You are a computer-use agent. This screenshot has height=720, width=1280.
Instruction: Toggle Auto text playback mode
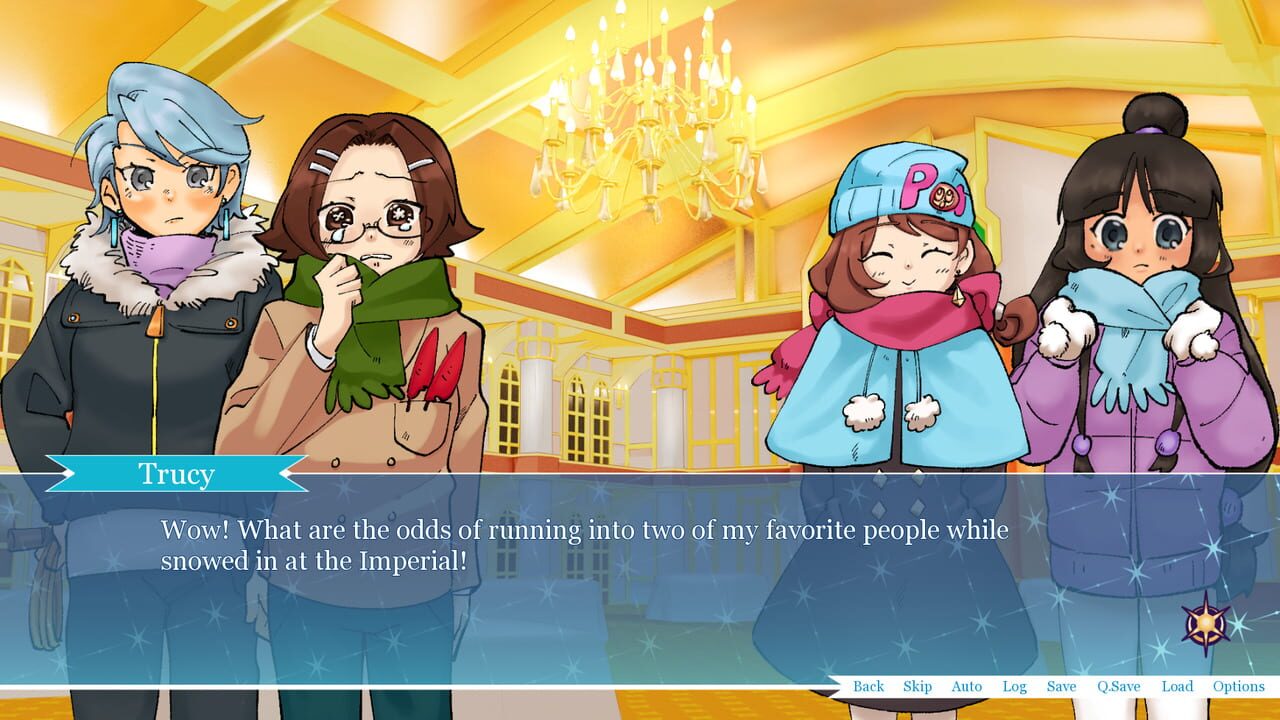[x=966, y=687]
